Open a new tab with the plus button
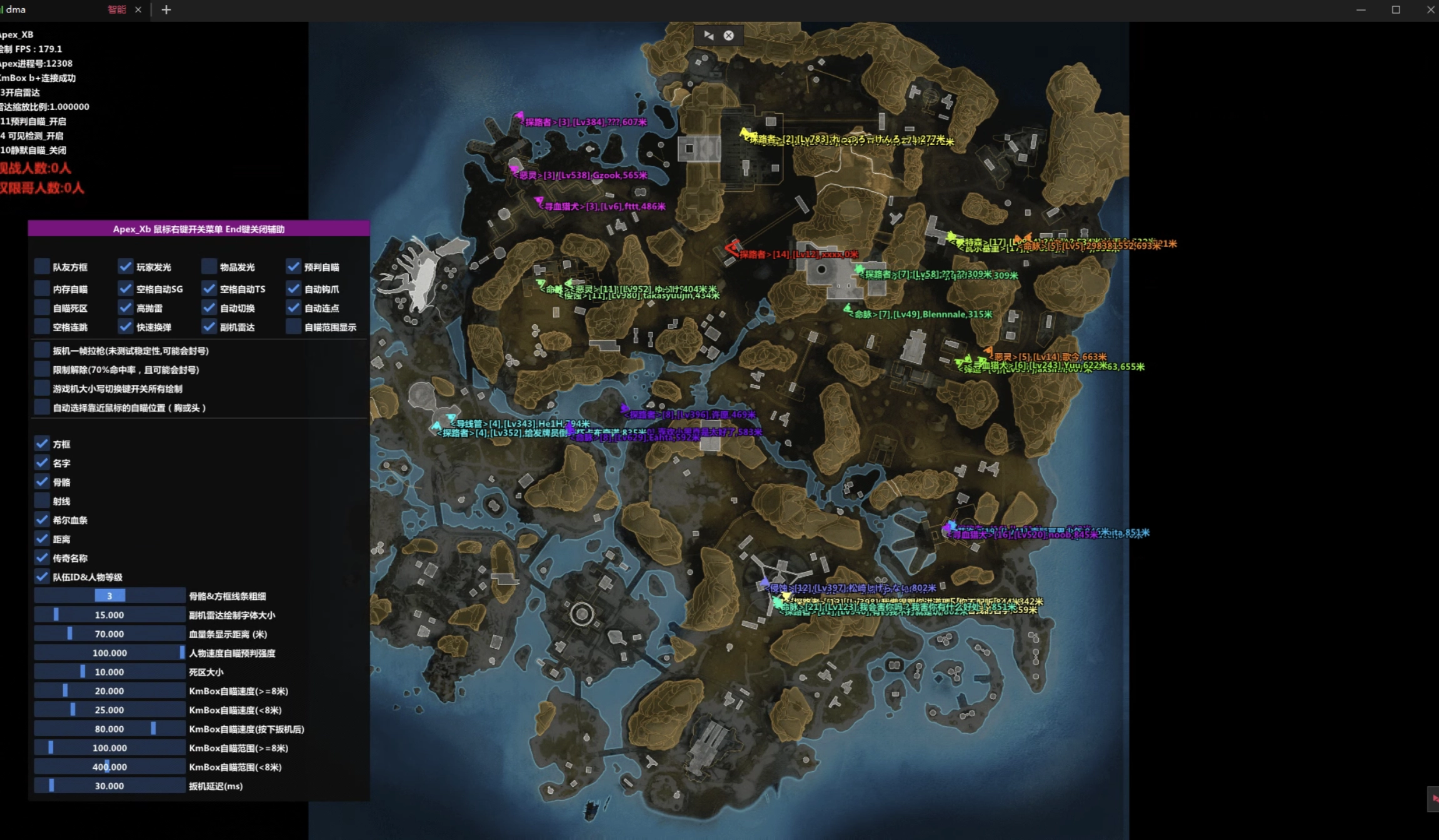Screen dimensions: 1439x840 pos(166,10)
